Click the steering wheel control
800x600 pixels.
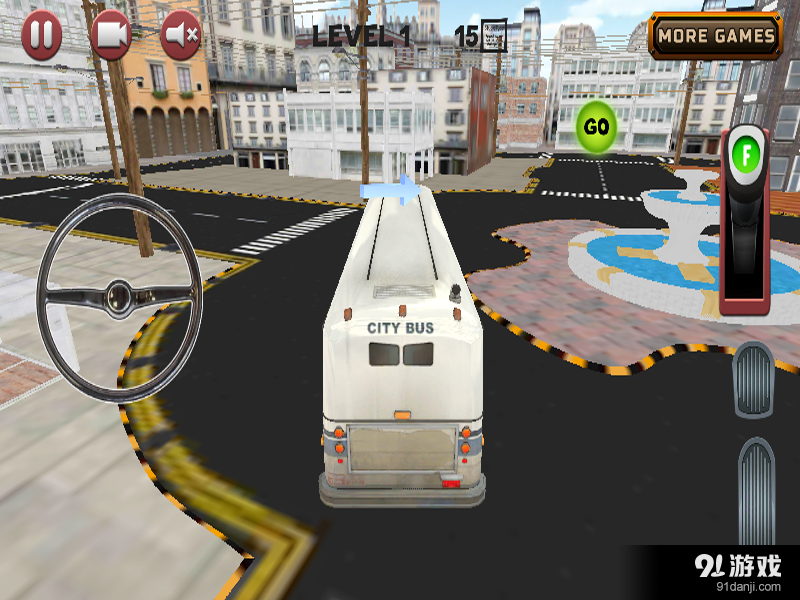pos(120,297)
